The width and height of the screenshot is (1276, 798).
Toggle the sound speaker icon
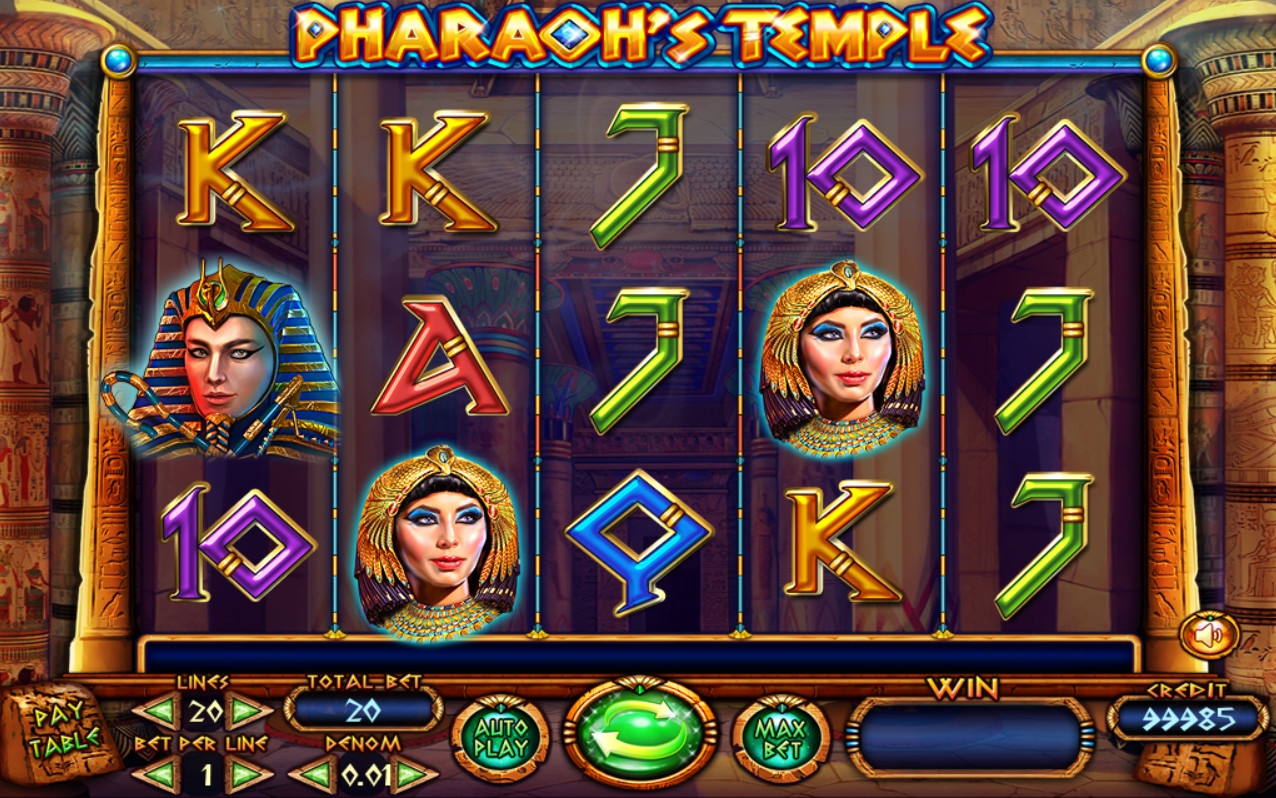coord(1209,636)
